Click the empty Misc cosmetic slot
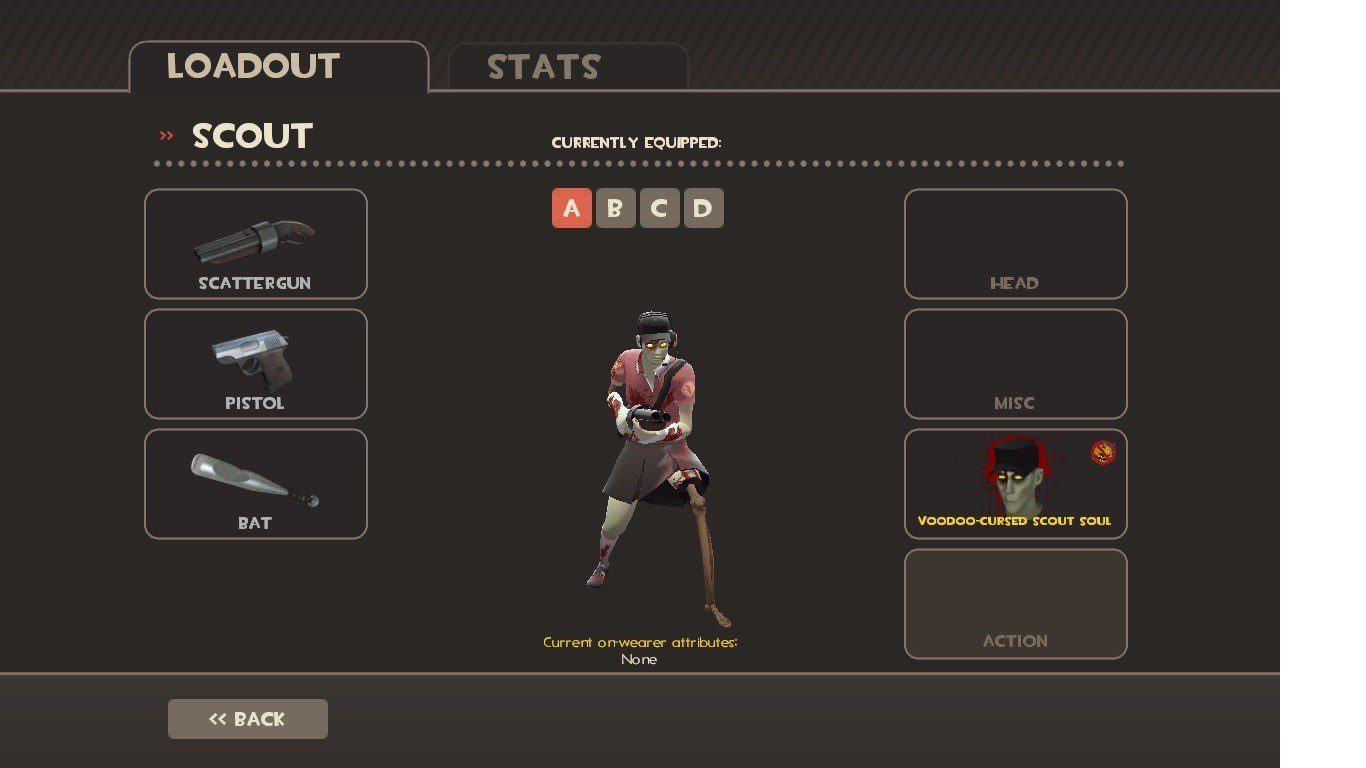 tap(1015, 364)
